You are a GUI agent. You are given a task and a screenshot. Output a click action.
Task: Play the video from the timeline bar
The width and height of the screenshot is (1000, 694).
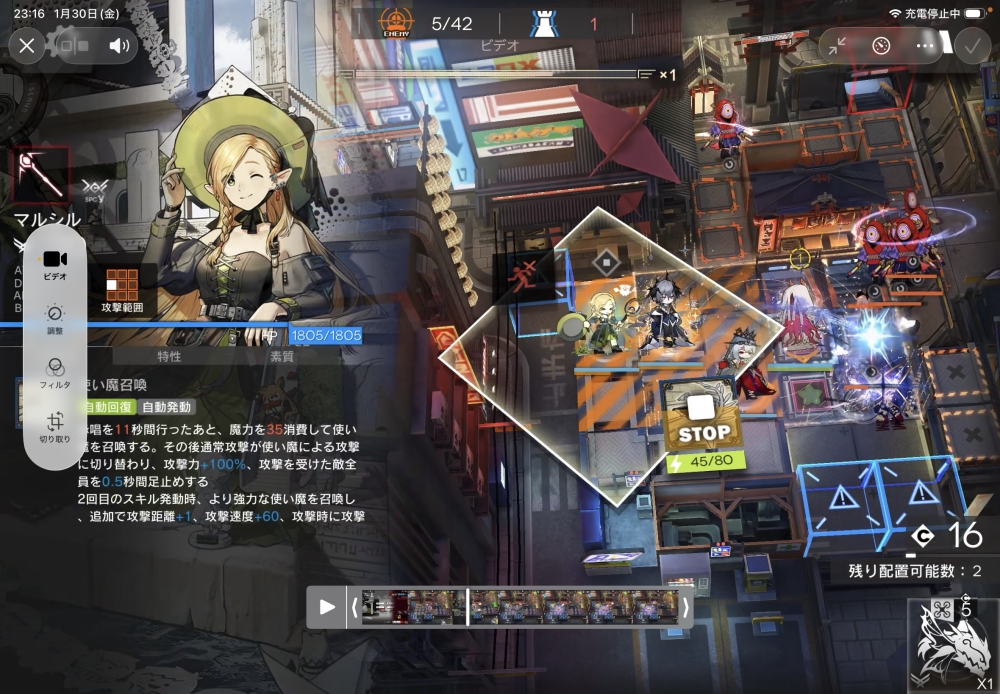point(327,606)
